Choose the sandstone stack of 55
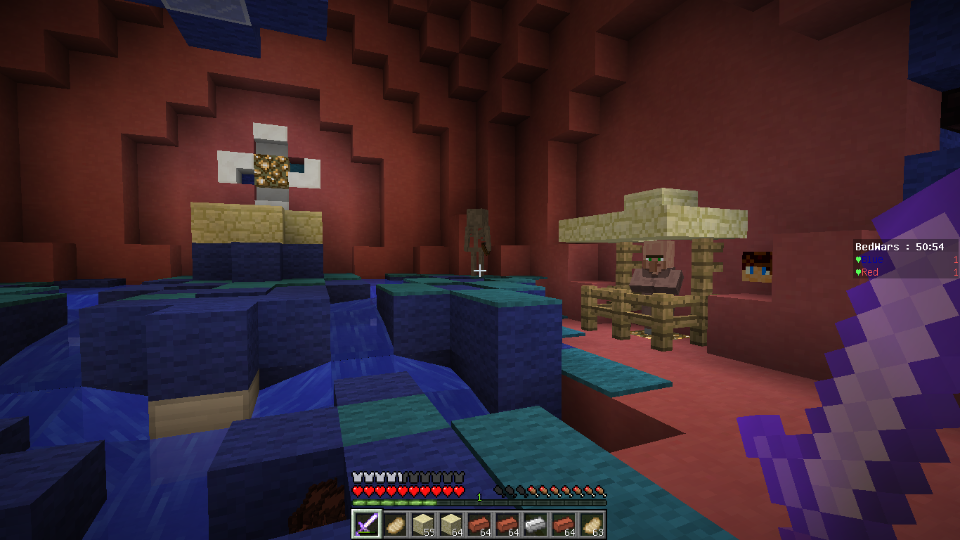Viewport: 960px width, 540px height. [422, 524]
